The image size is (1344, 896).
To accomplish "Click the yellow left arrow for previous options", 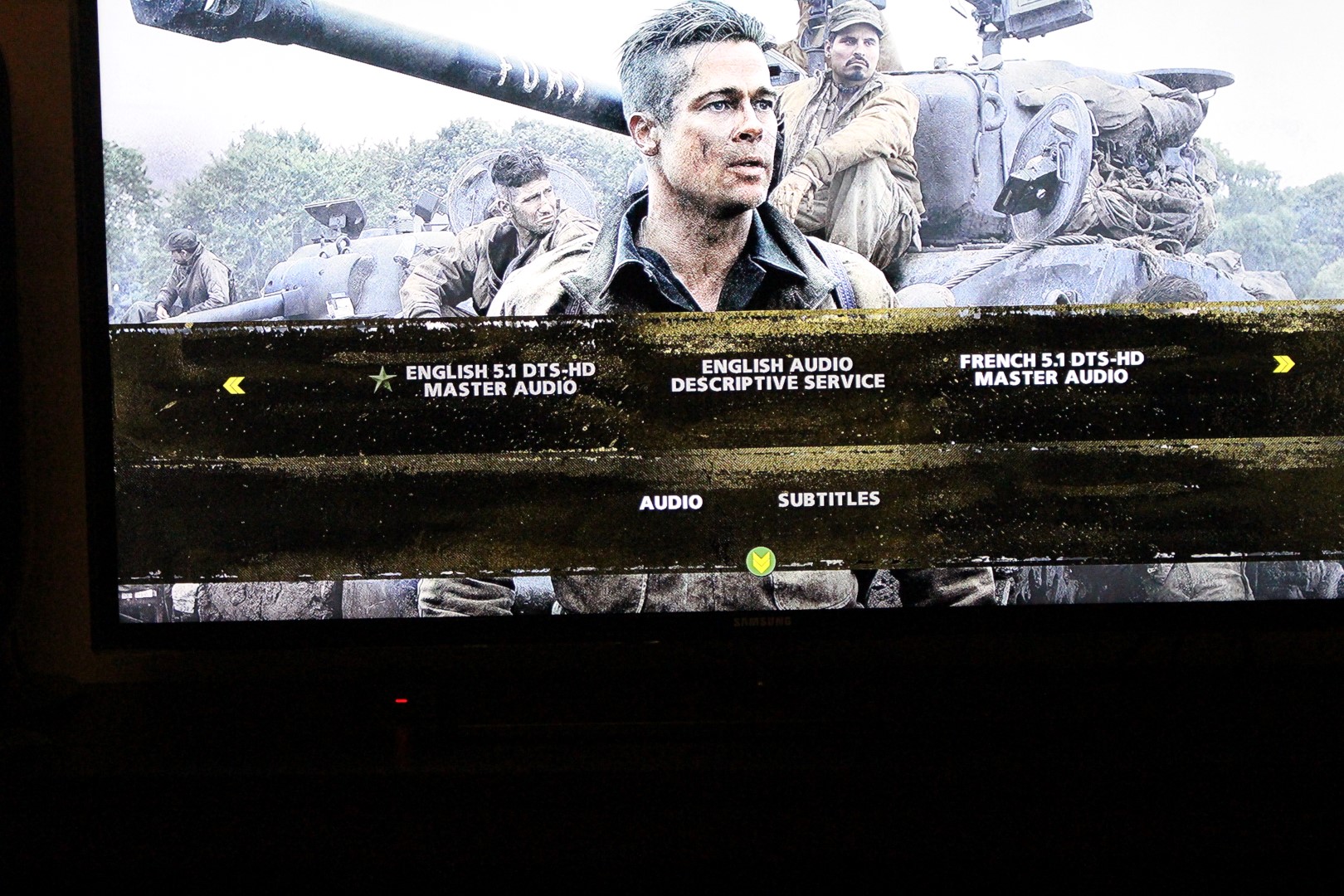I will (x=235, y=385).
